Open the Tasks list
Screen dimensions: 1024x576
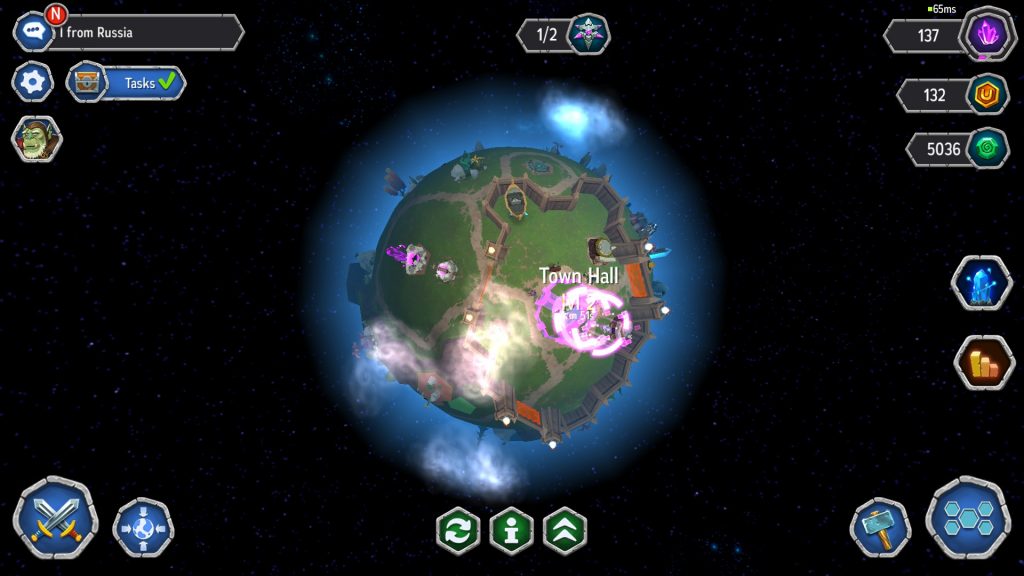[x=127, y=83]
